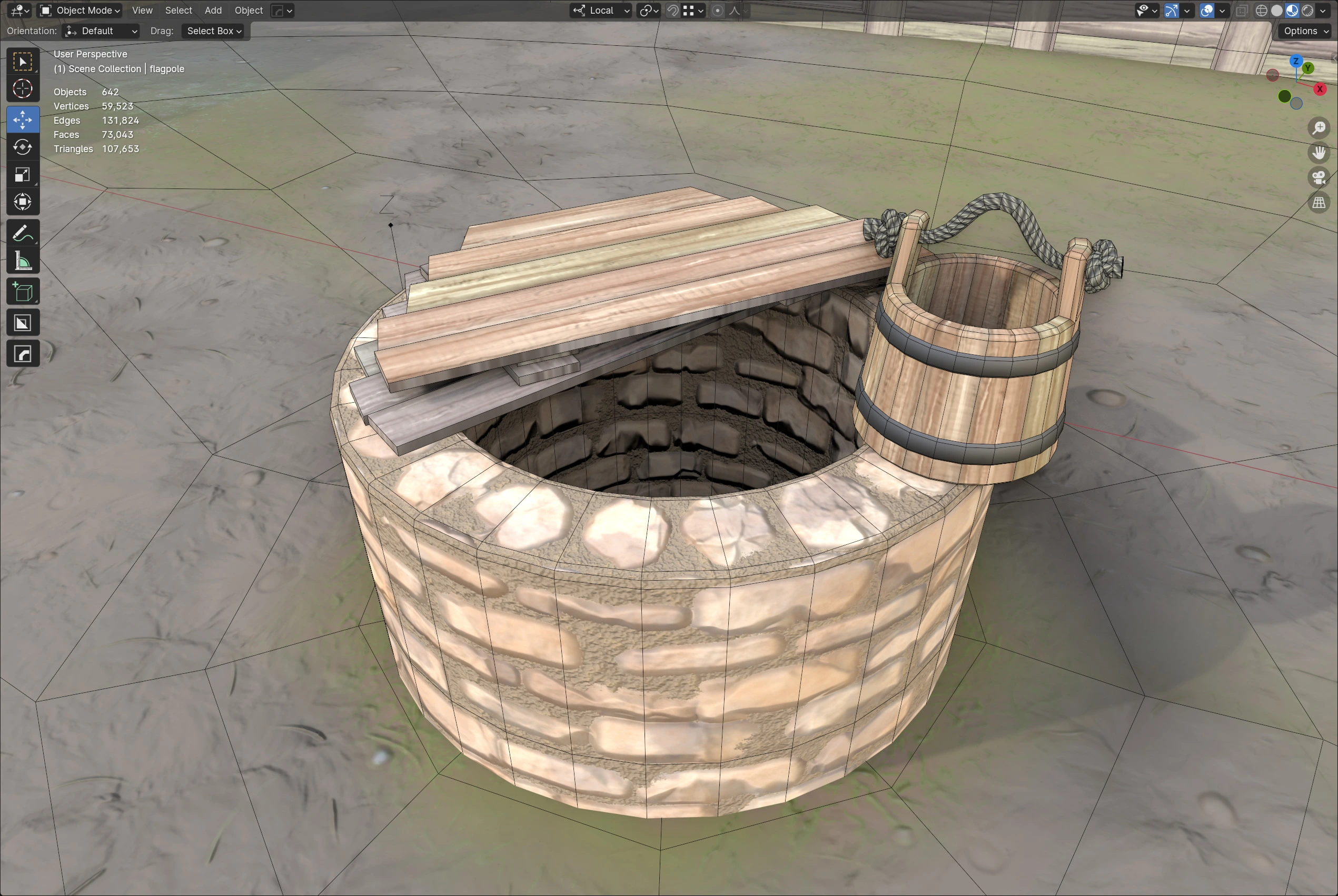The image size is (1338, 896).
Task: Toggle snapping with the magnet icon
Action: pyautogui.click(x=673, y=11)
